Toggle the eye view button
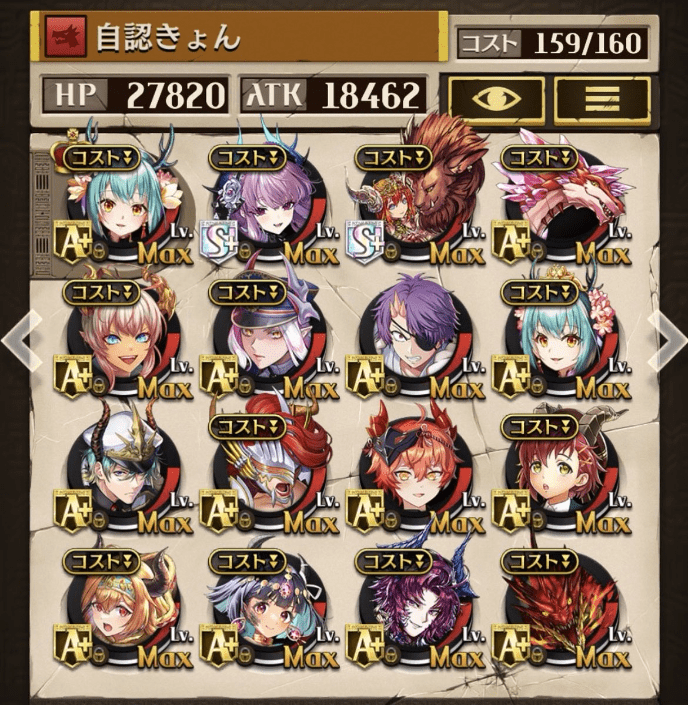 496,99
